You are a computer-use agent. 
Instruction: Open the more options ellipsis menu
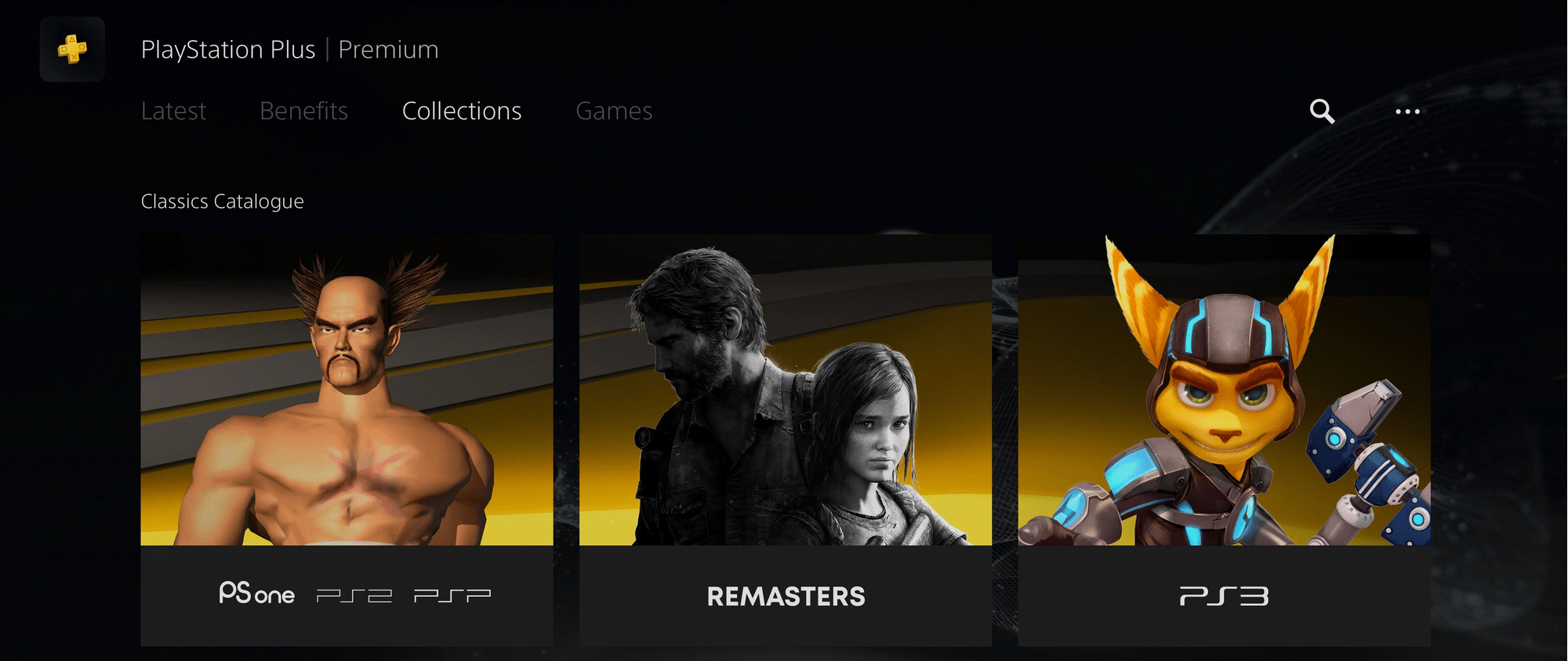pyautogui.click(x=1406, y=113)
